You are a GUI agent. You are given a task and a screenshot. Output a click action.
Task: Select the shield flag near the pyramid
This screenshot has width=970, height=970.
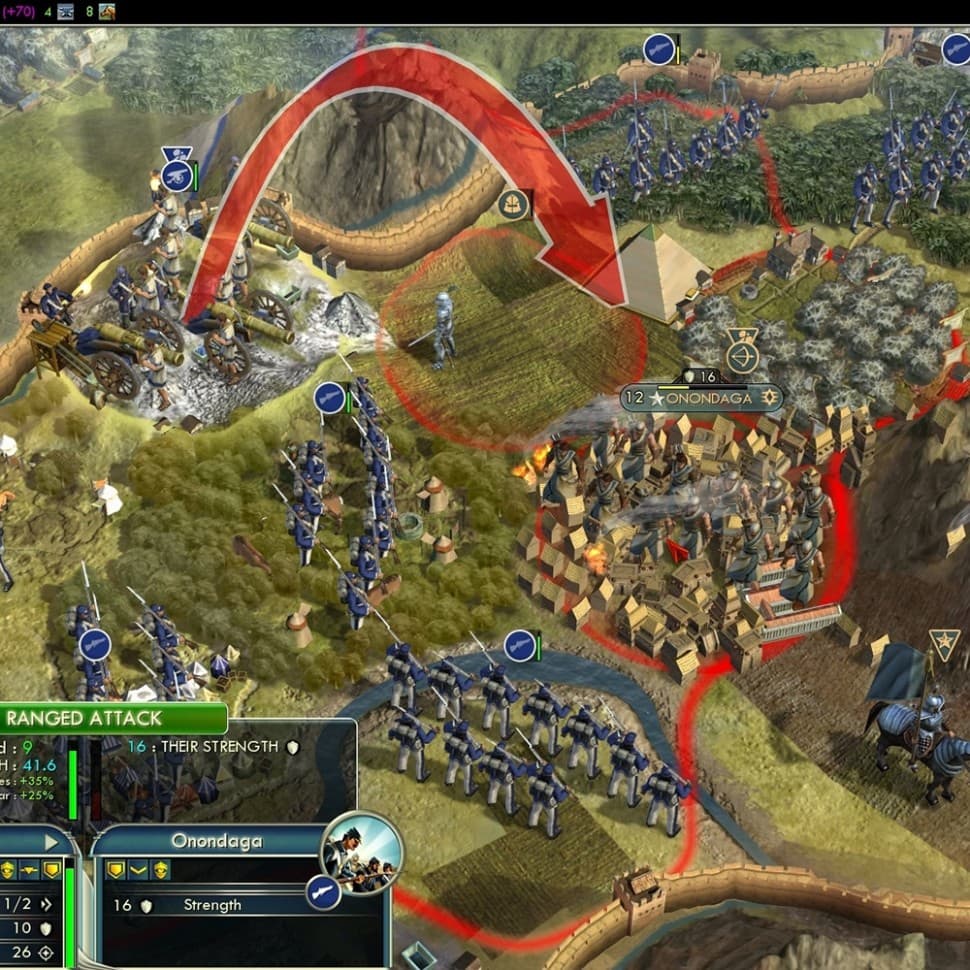514,204
